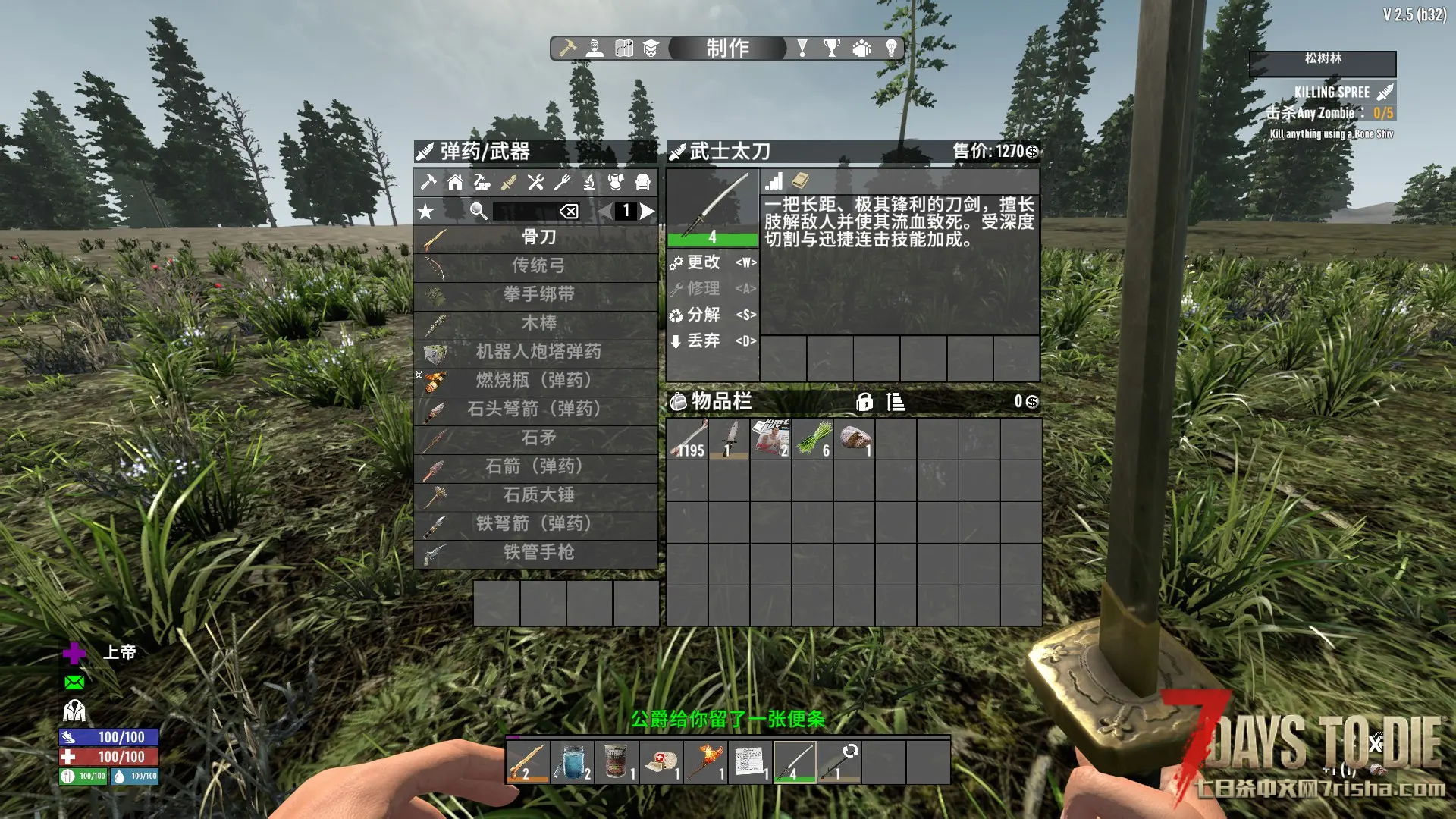
Task: Pick the 石矛 recipe from the list
Action: pyautogui.click(x=537, y=438)
